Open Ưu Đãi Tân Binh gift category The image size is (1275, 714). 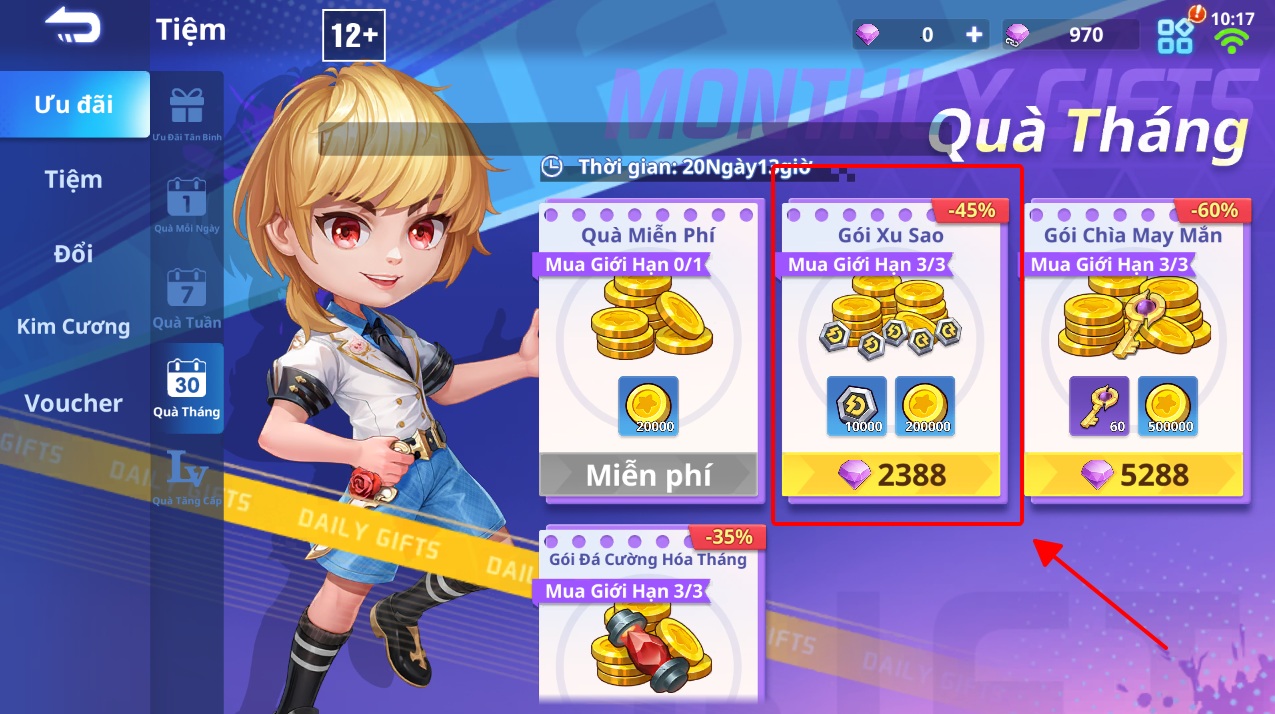pos(187,113)
